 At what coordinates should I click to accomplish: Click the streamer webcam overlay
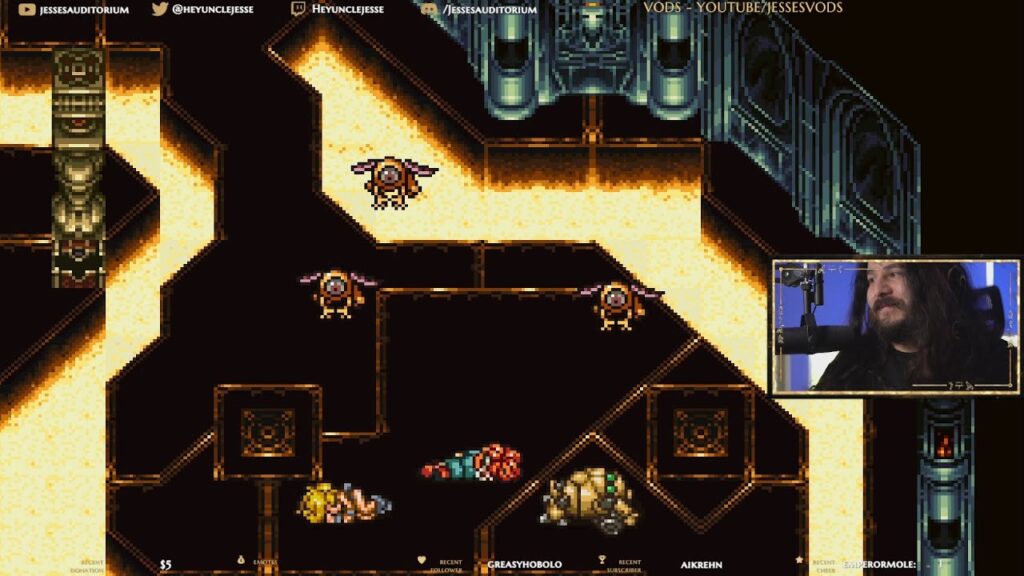(895, 326)
